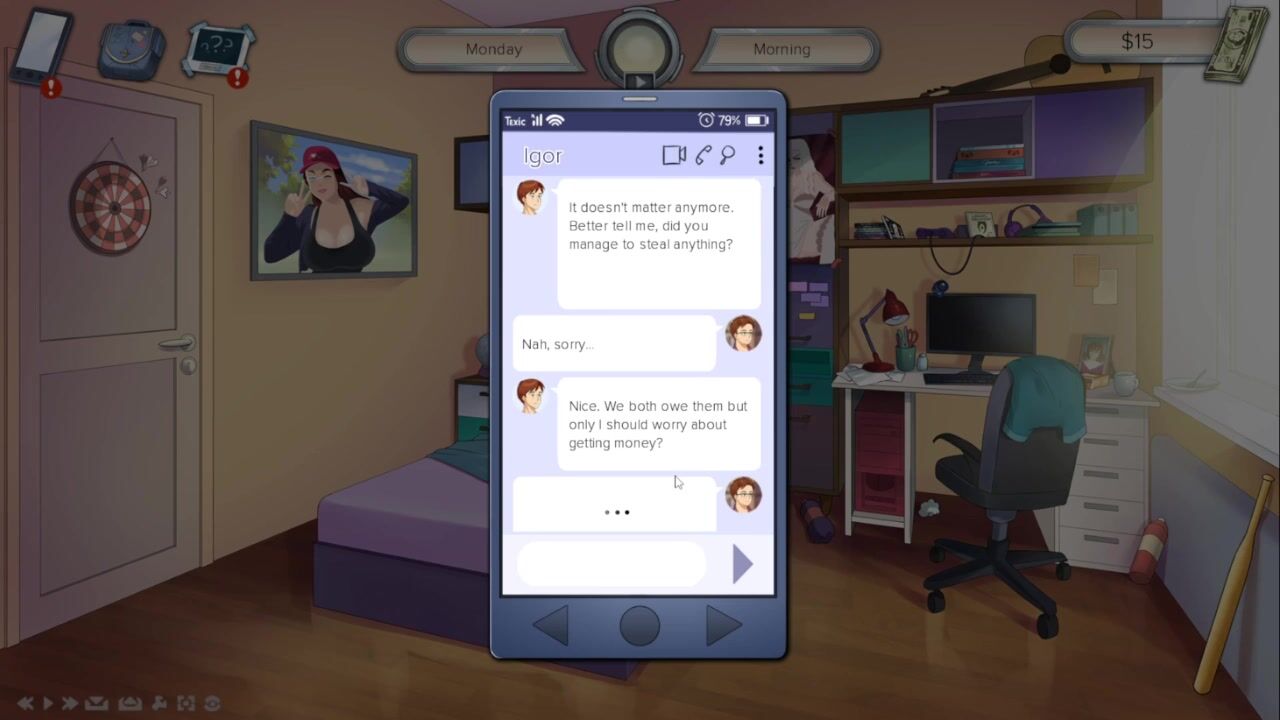Tap the phone's left back arrow

[551, 626]
